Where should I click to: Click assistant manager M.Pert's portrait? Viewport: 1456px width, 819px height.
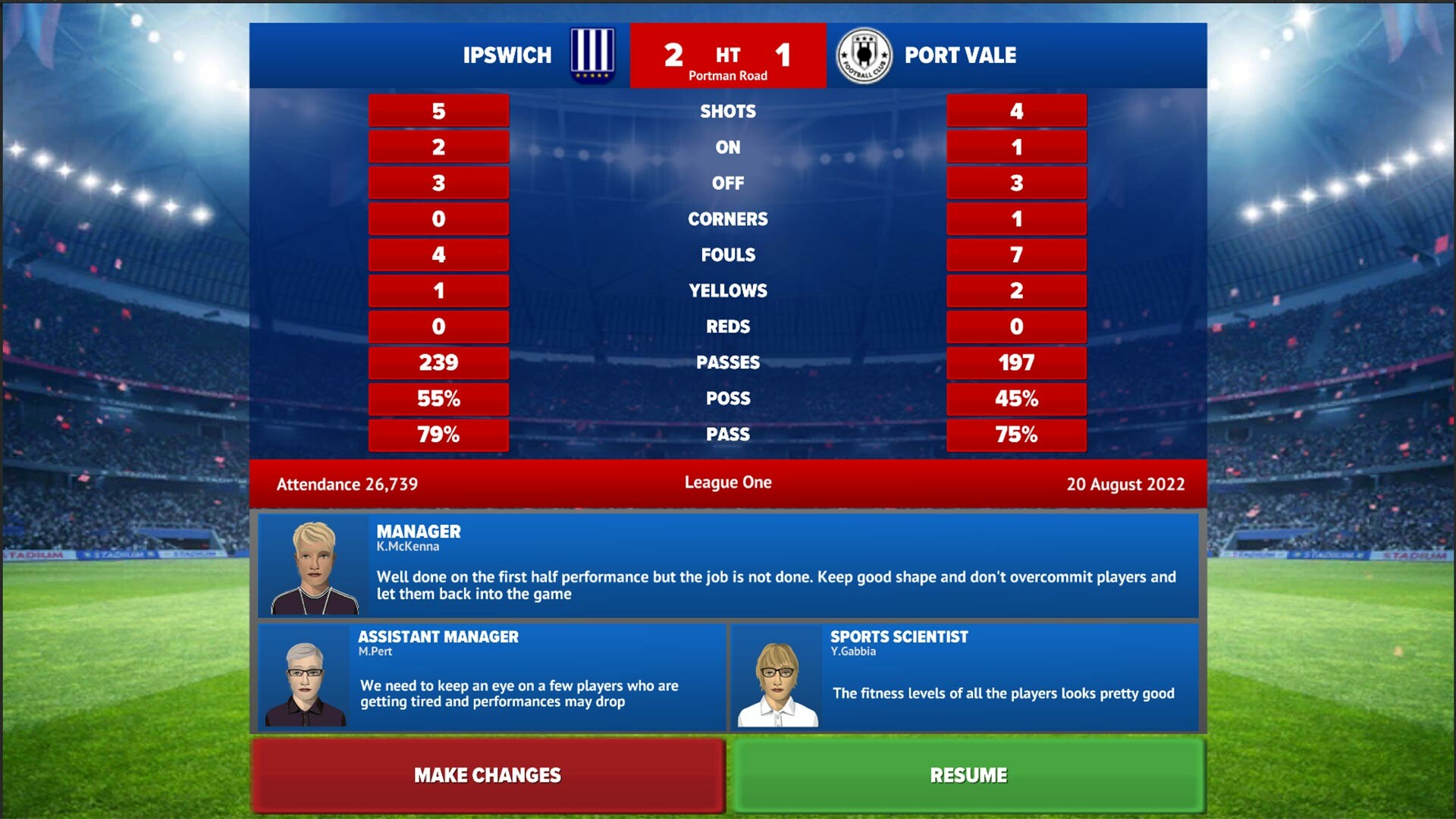coord(303,676)
